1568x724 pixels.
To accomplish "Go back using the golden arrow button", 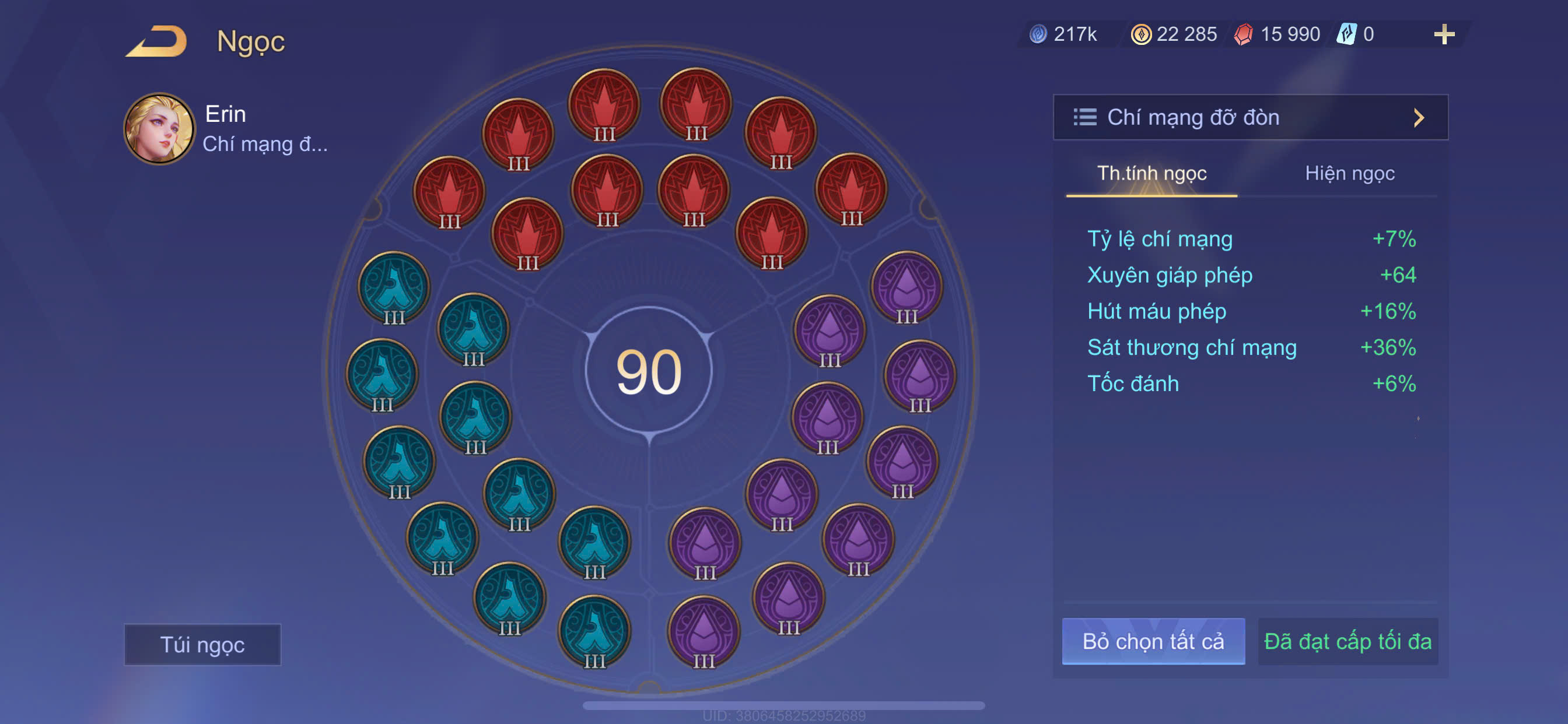I will (x=157, y=42).
